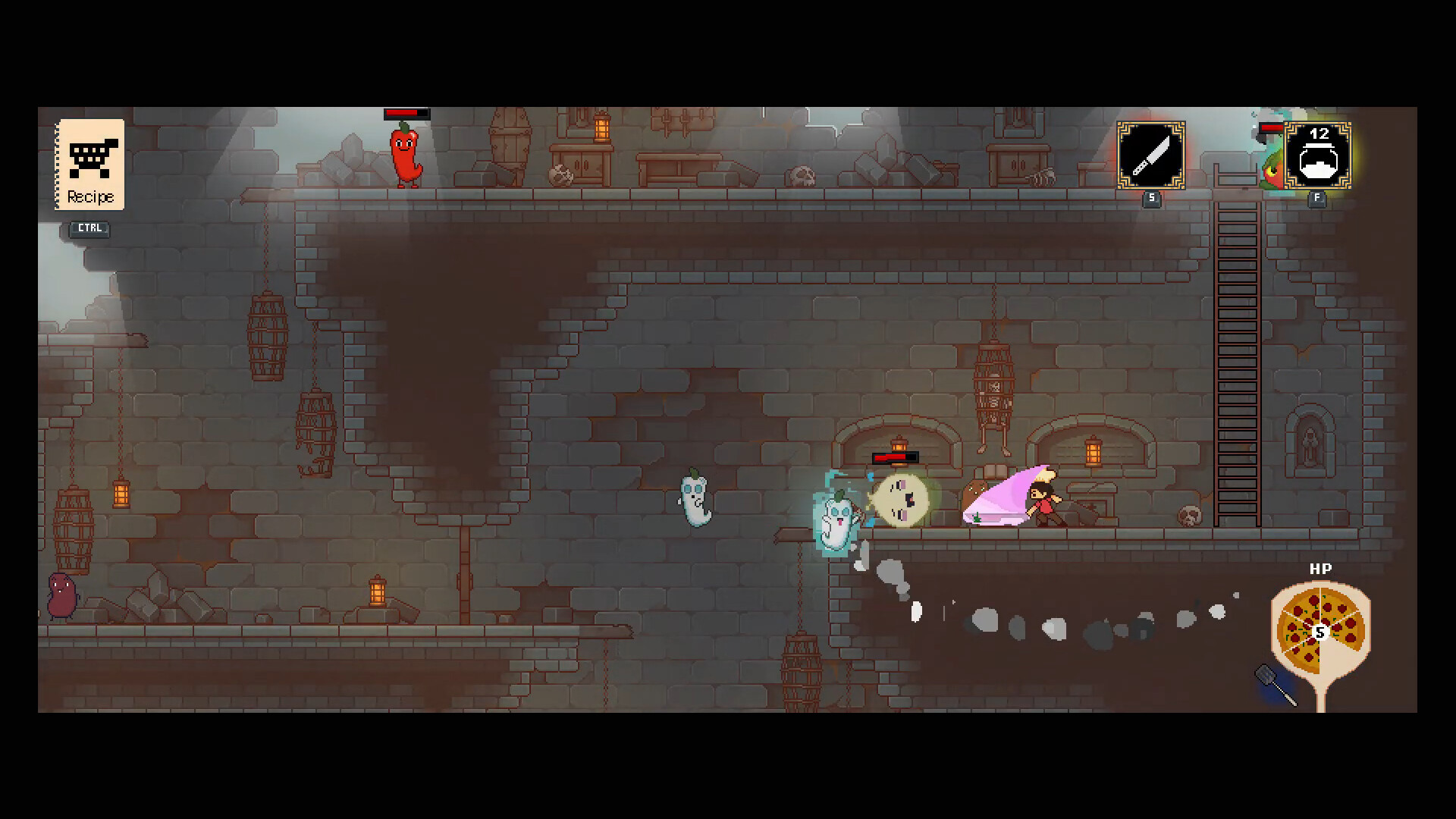Select the dumpling enemy's health bar
Viewport: 1456px width, 819px height.
[x=897, y=457]
